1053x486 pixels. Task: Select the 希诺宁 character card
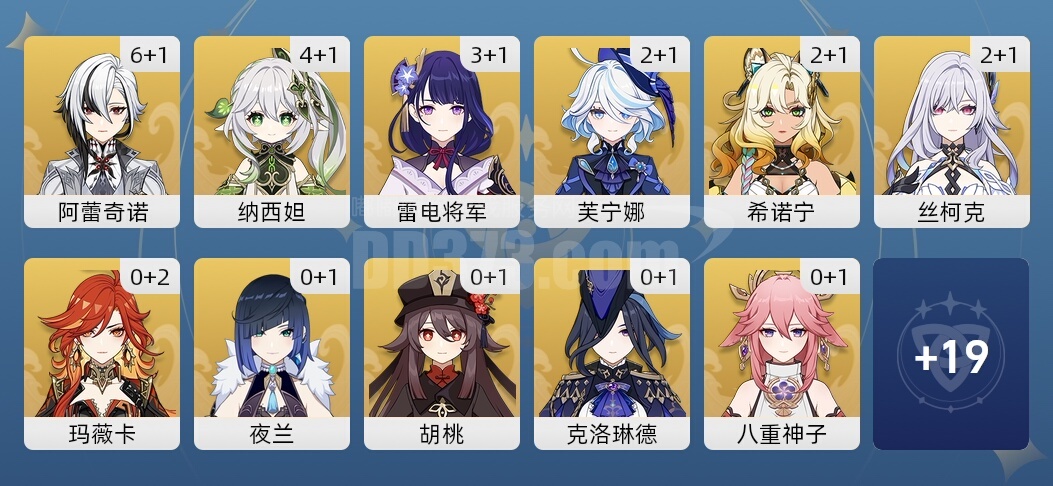tap(782, 131)
